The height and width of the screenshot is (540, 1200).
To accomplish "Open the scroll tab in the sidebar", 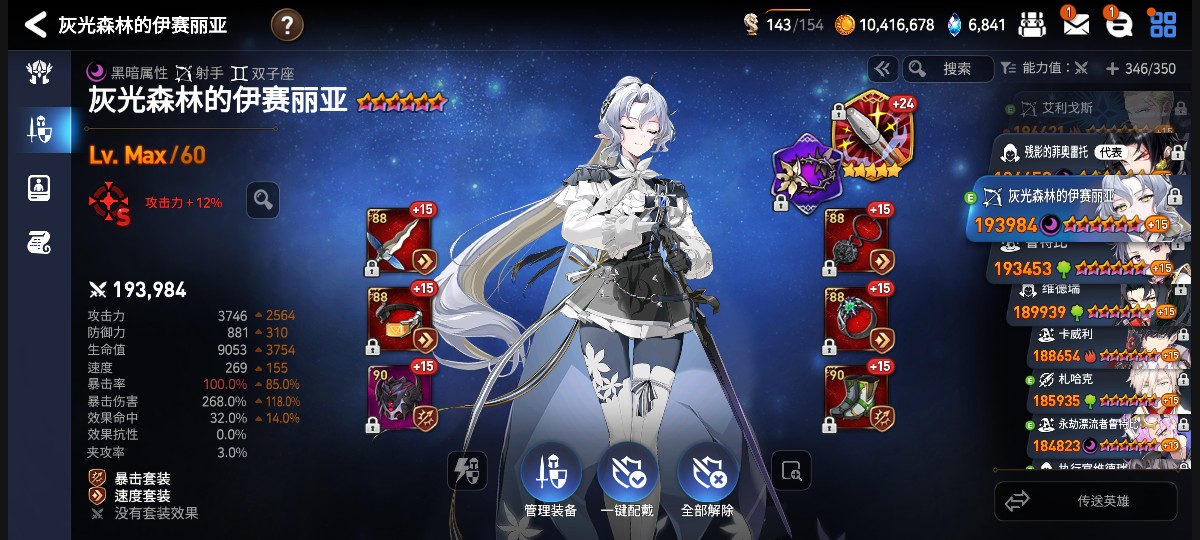I will (39, 241).
